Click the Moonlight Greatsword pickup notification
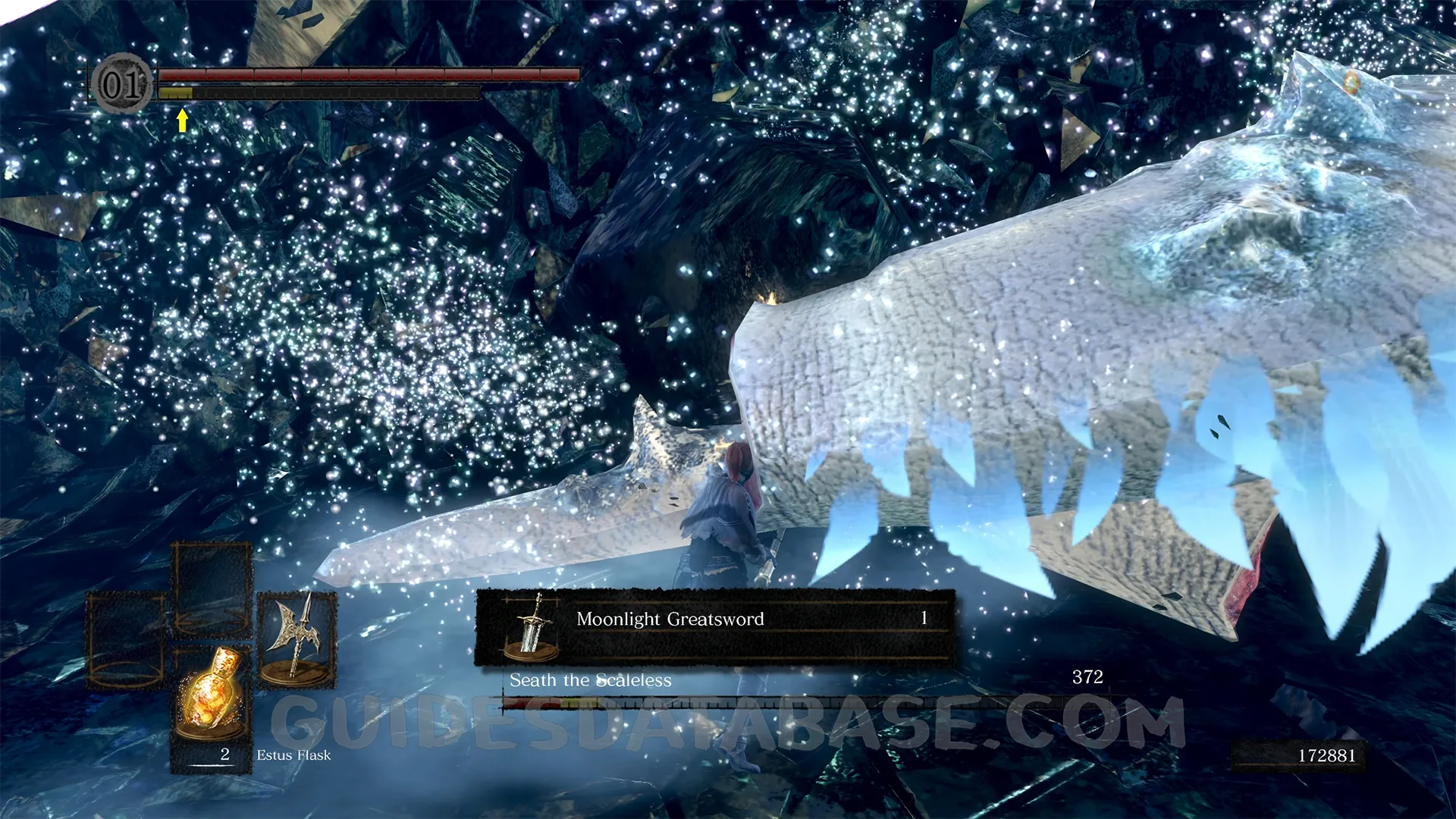The width and height of the screenshot is (1456, 819). pos(714,626)
